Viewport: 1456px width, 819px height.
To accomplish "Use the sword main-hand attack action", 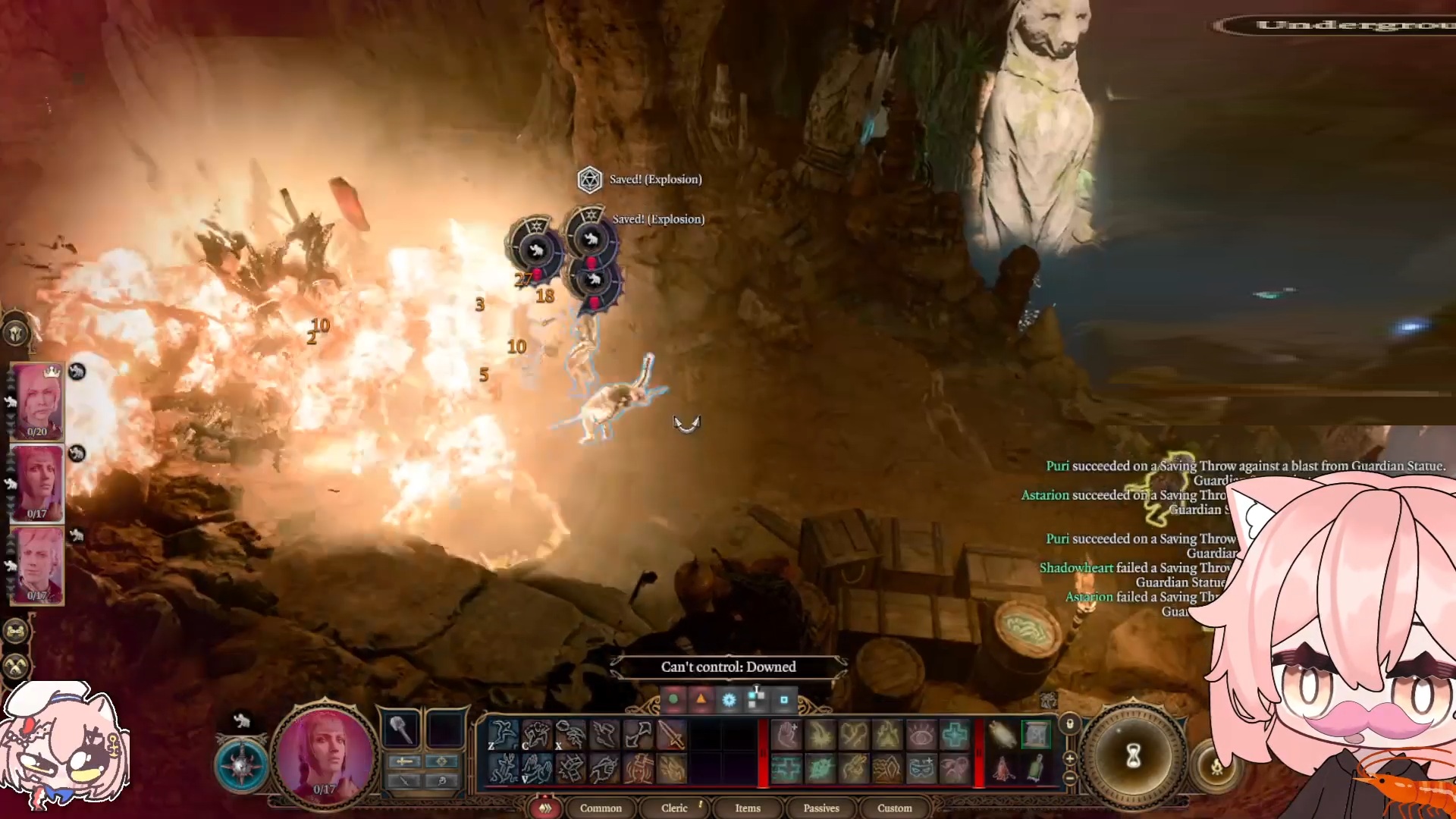I will [x=671, y=734].
